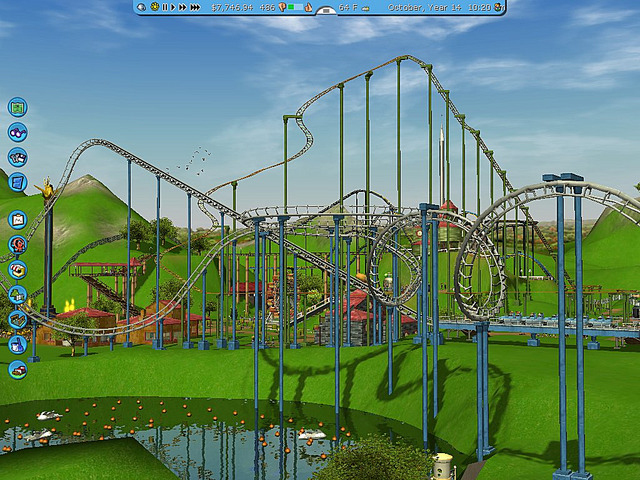Screen dimensions: 640x480
Task: Select the blue blueprint icon
Action: pyautogui.click(x=17, y=182)
